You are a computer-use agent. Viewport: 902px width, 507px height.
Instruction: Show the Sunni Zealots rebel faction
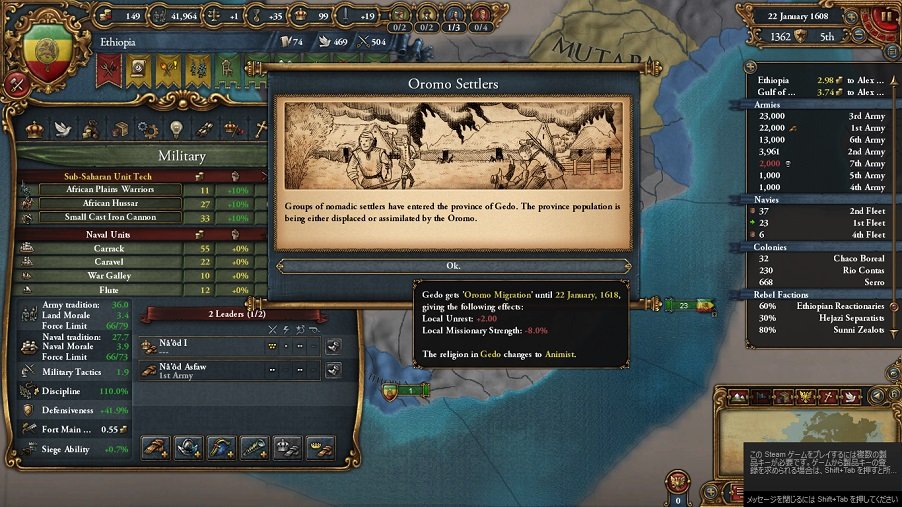(820, 330)
